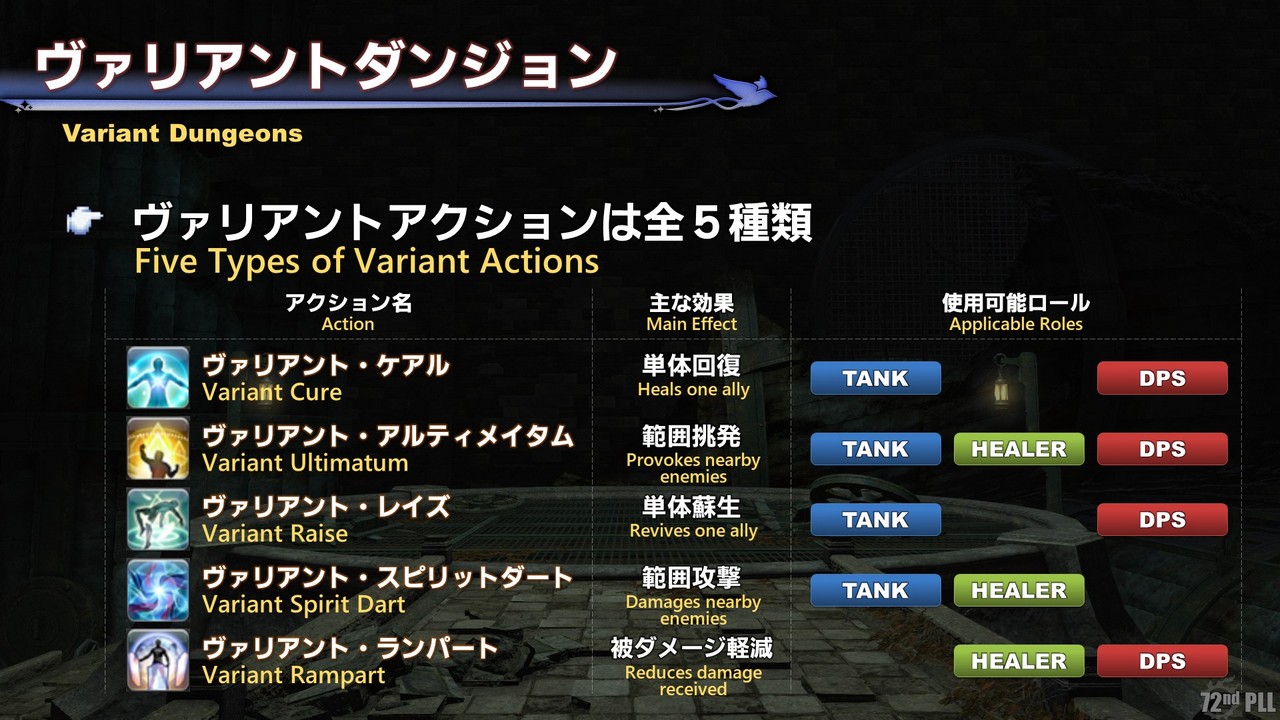Activate the Variant Spirit Dart icon

pos(158,590)
